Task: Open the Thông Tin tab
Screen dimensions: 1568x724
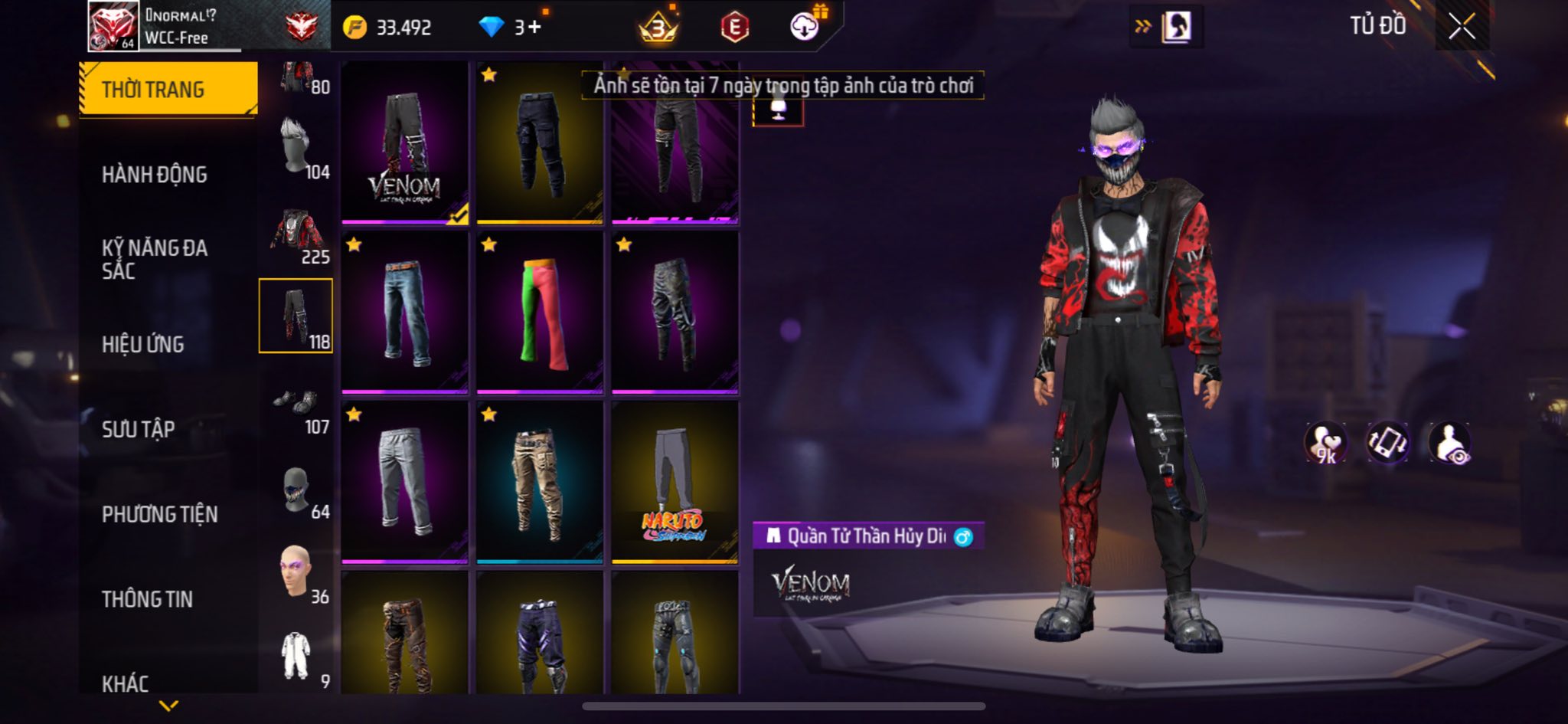Action: pyautogui.click(x=148, y=599)
